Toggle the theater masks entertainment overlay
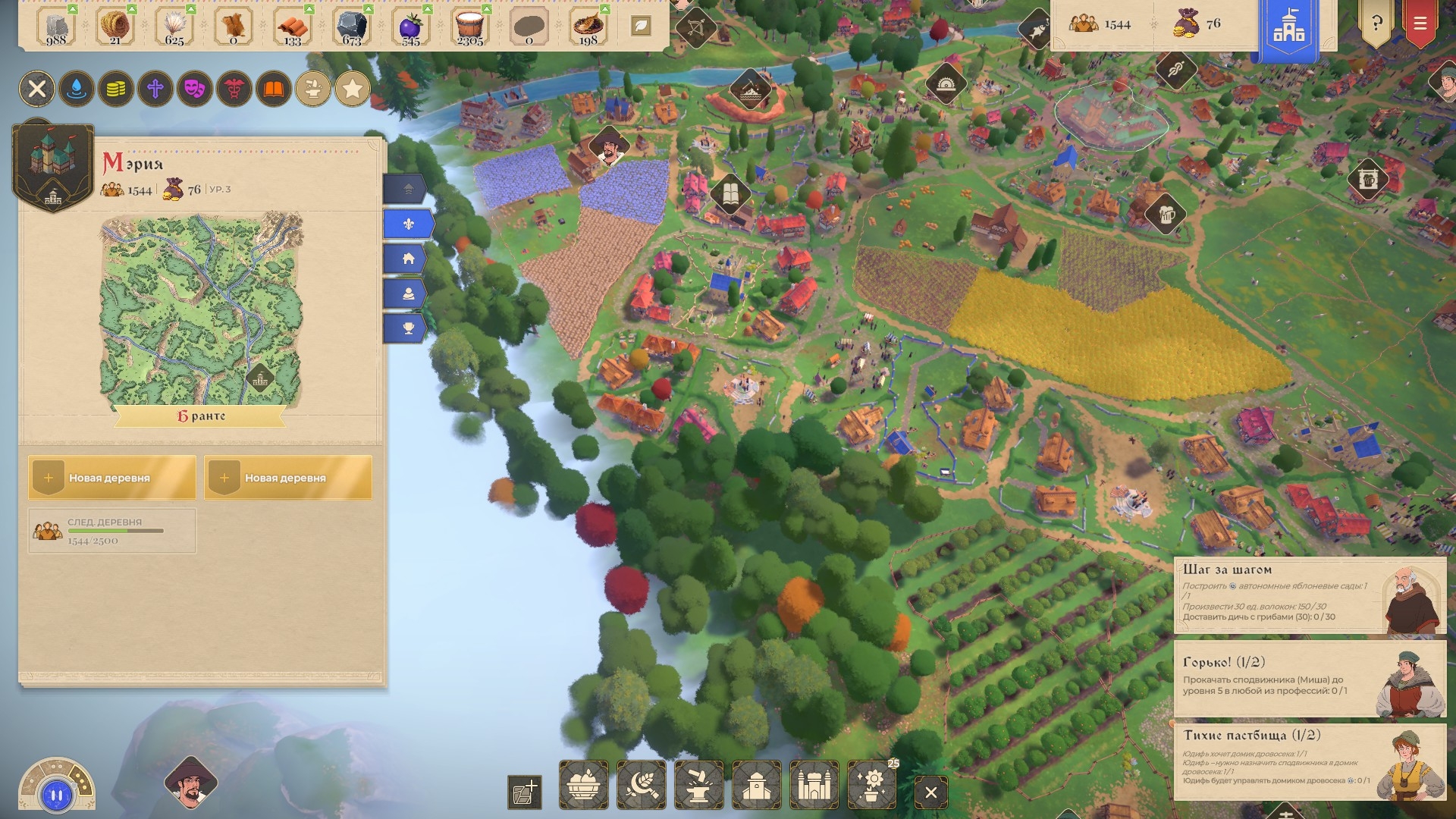This screenshot has width=1456, height=819. point(195,89)
